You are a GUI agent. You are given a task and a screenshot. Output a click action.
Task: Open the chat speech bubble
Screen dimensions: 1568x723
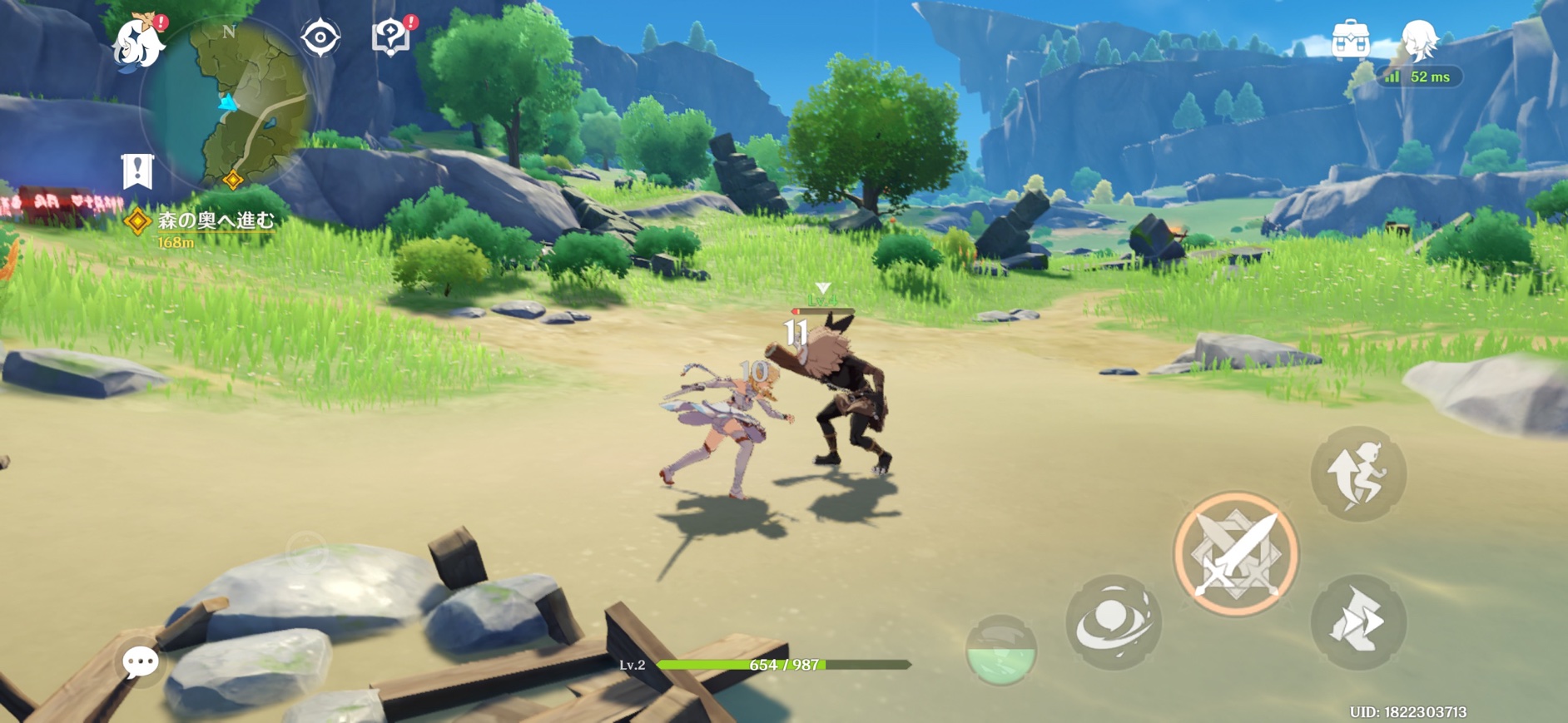[x=140, y=662]
